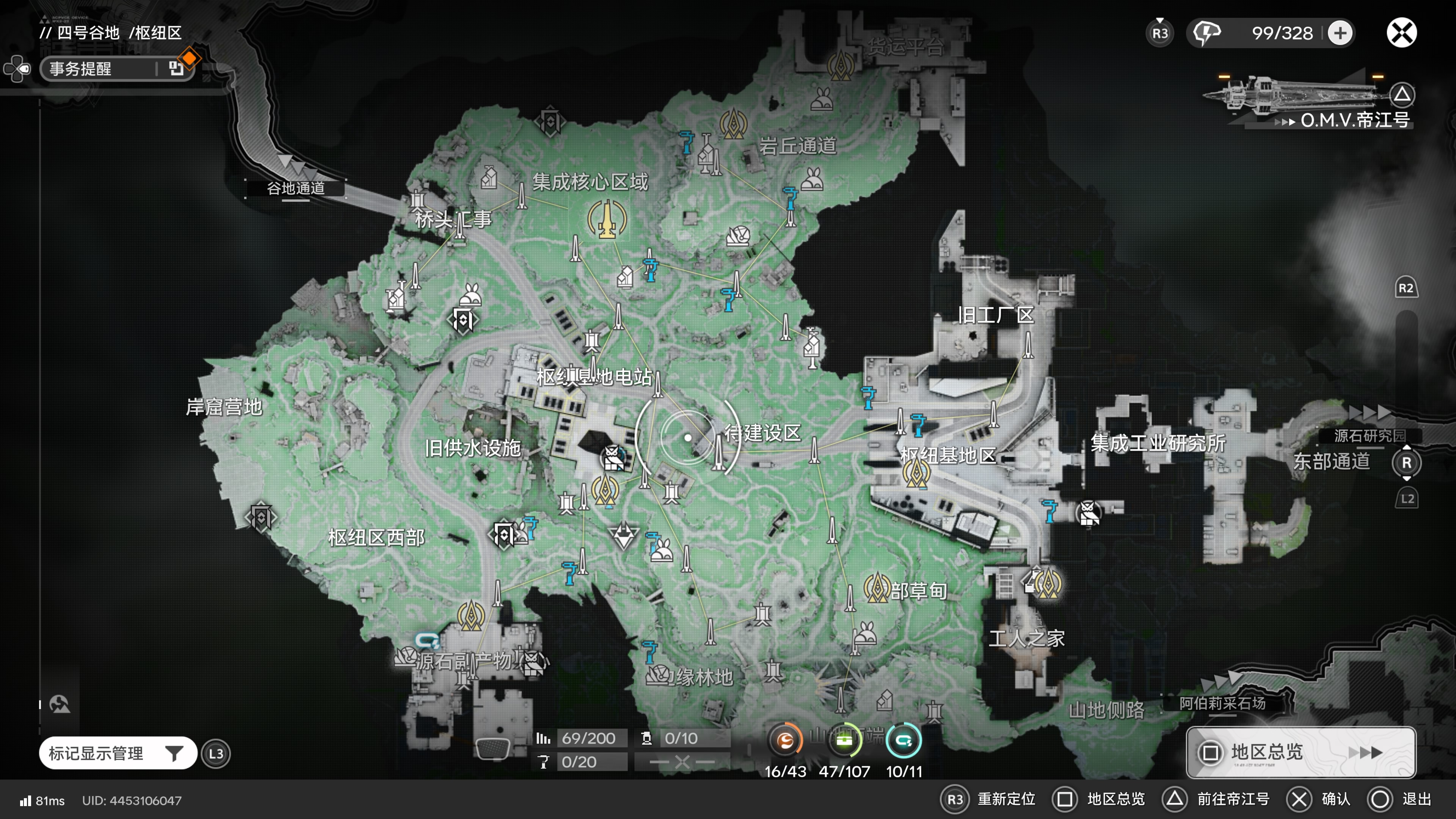Viewport: 1456px width, 819px height.
Task: Show the green treasure chest tracker
Action: tap(844, 741)
